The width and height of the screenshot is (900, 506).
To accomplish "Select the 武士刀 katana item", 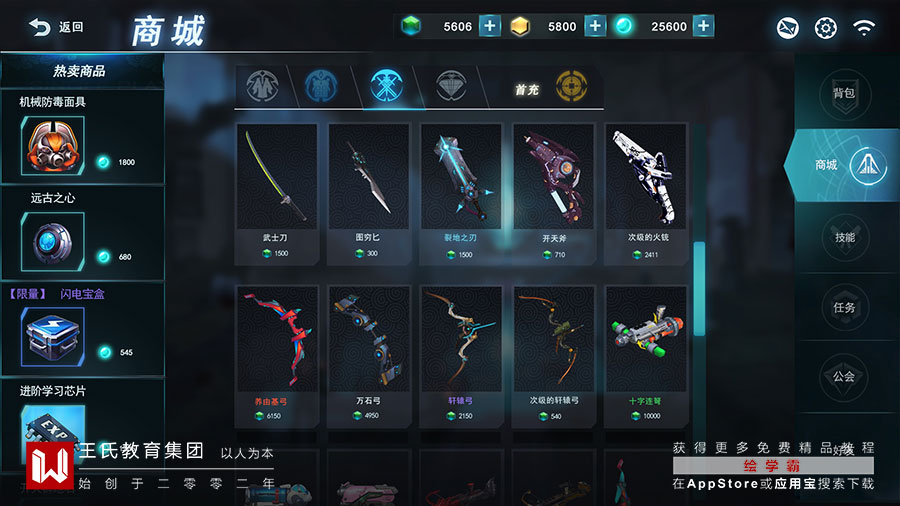I will pos(276,192).
